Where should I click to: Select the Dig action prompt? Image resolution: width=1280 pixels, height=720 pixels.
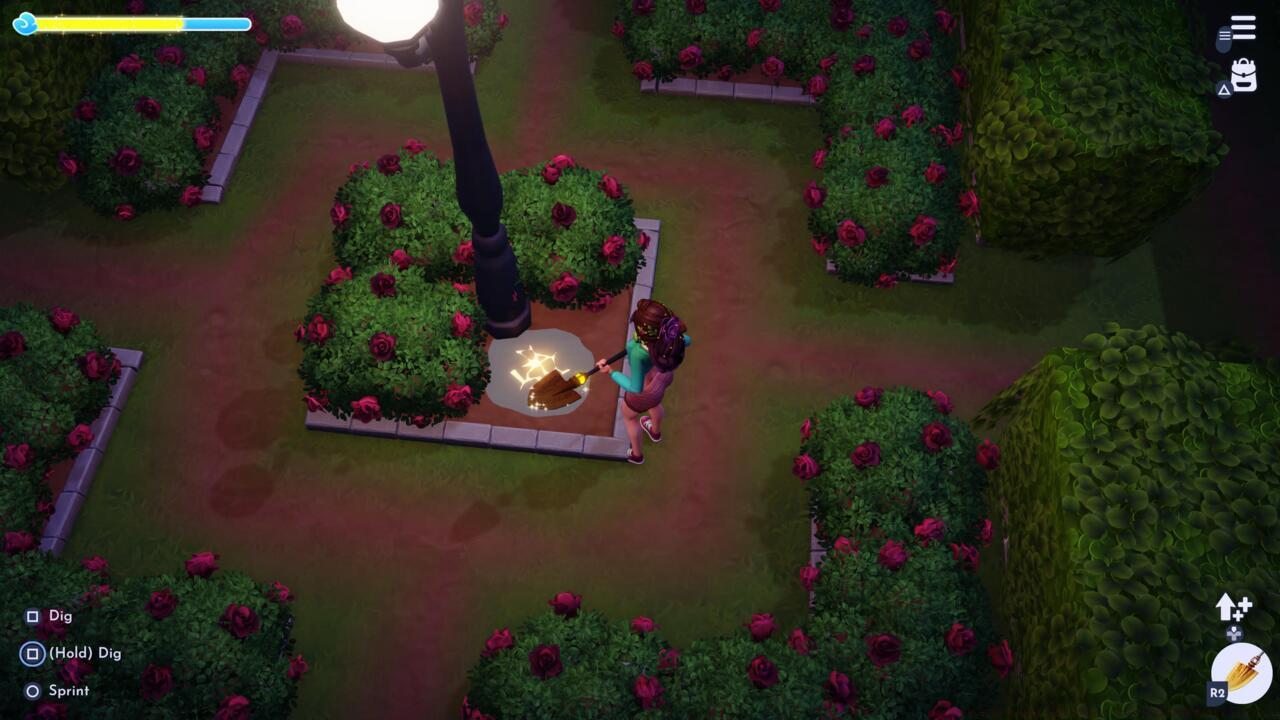[60, 616]
